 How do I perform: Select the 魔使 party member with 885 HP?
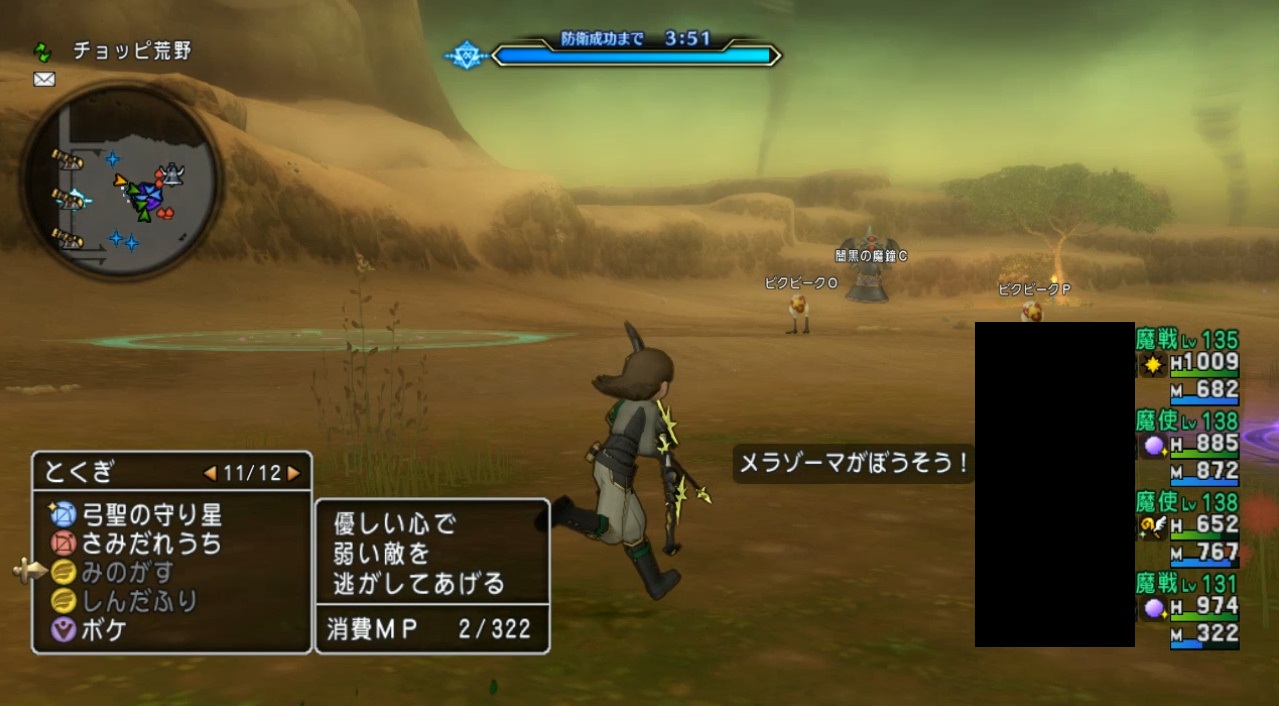click(1188, 446)
